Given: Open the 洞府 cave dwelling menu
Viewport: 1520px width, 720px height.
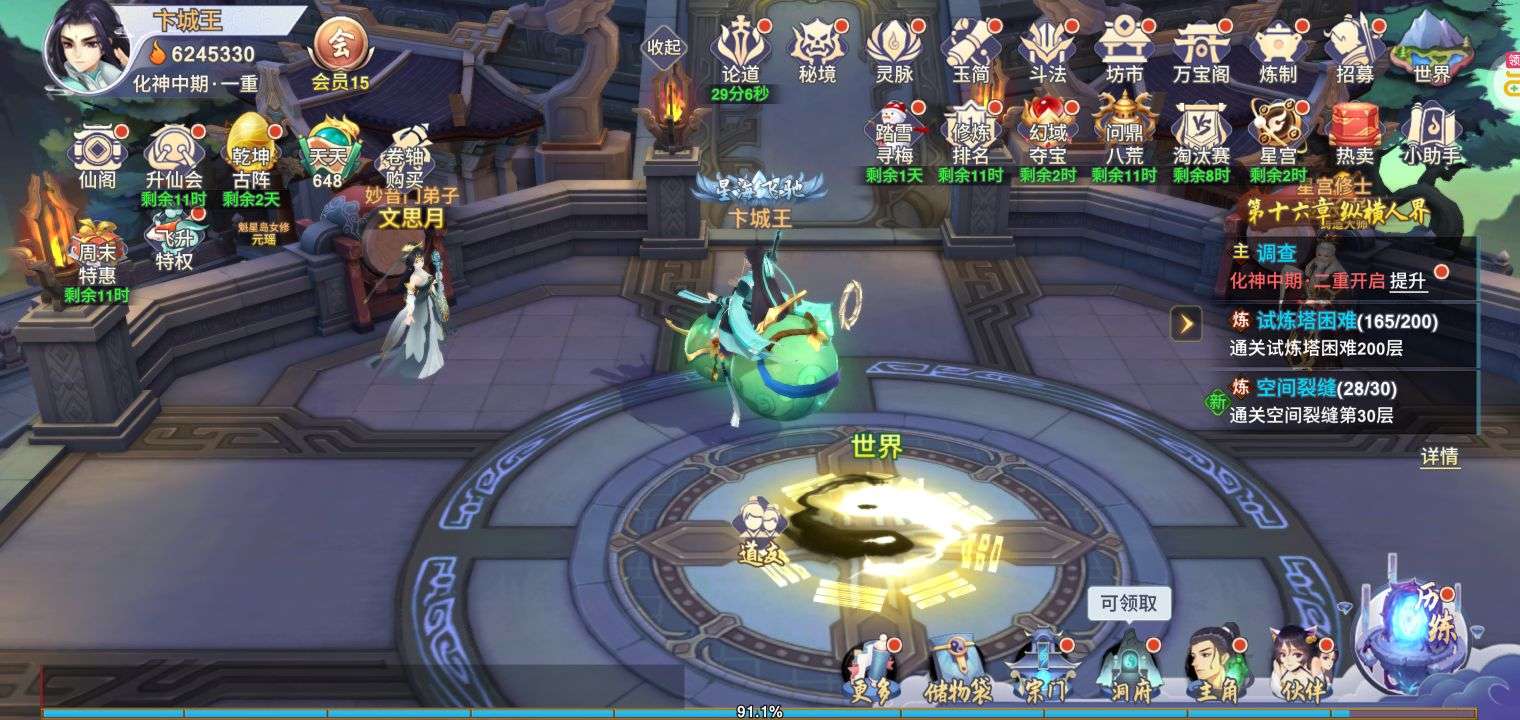Looking at the screenshot, I should tap(1130, 667).
